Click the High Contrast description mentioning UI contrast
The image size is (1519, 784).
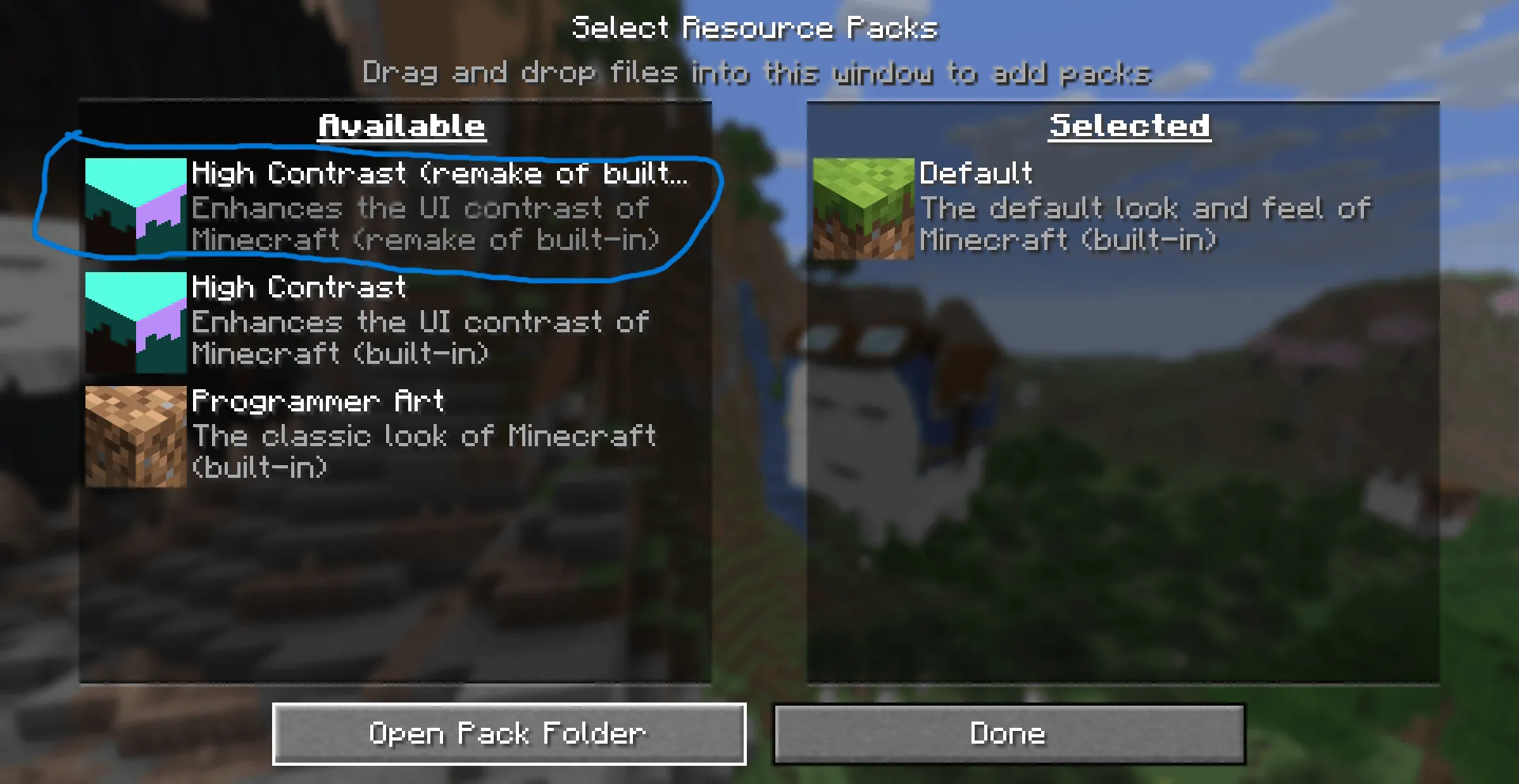pyautogui.click(x=419, y=337)
